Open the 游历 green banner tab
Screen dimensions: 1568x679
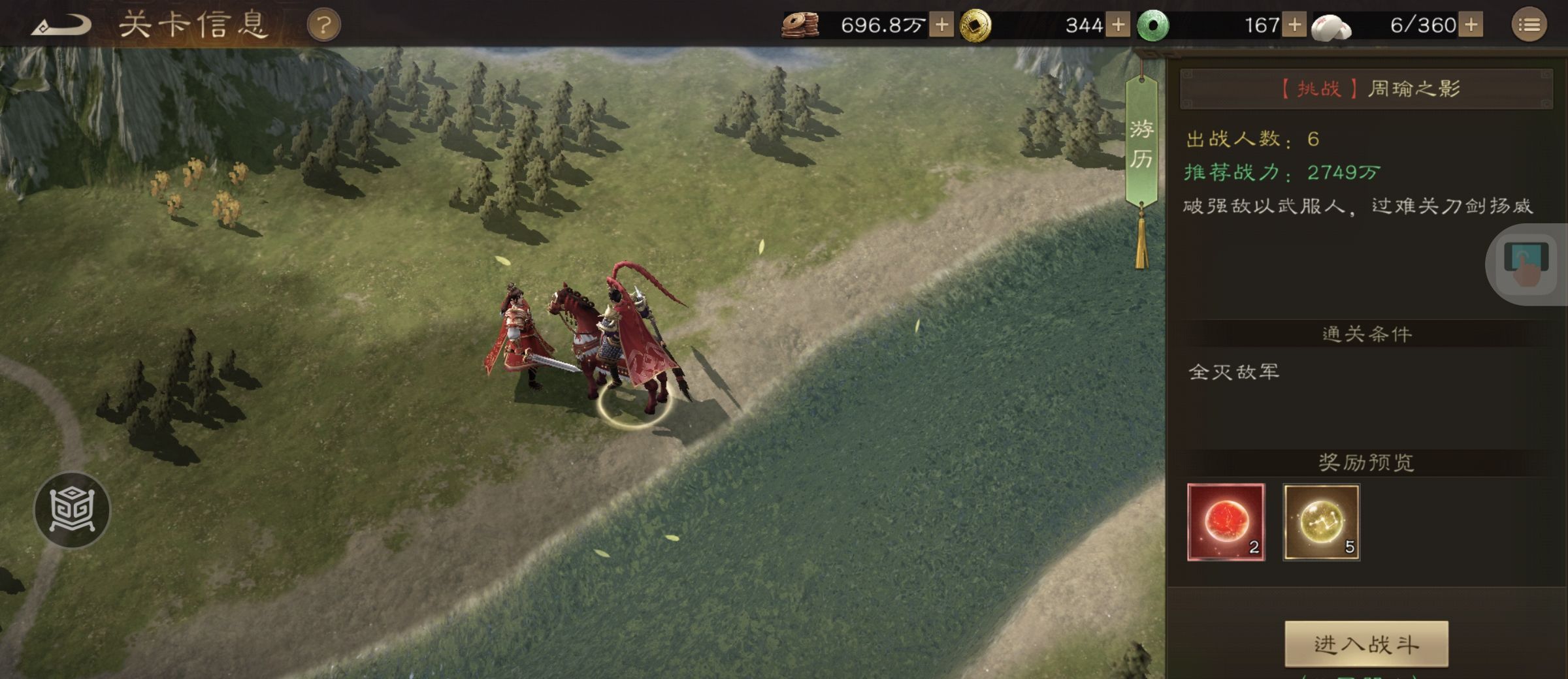tap(1141, 144)
